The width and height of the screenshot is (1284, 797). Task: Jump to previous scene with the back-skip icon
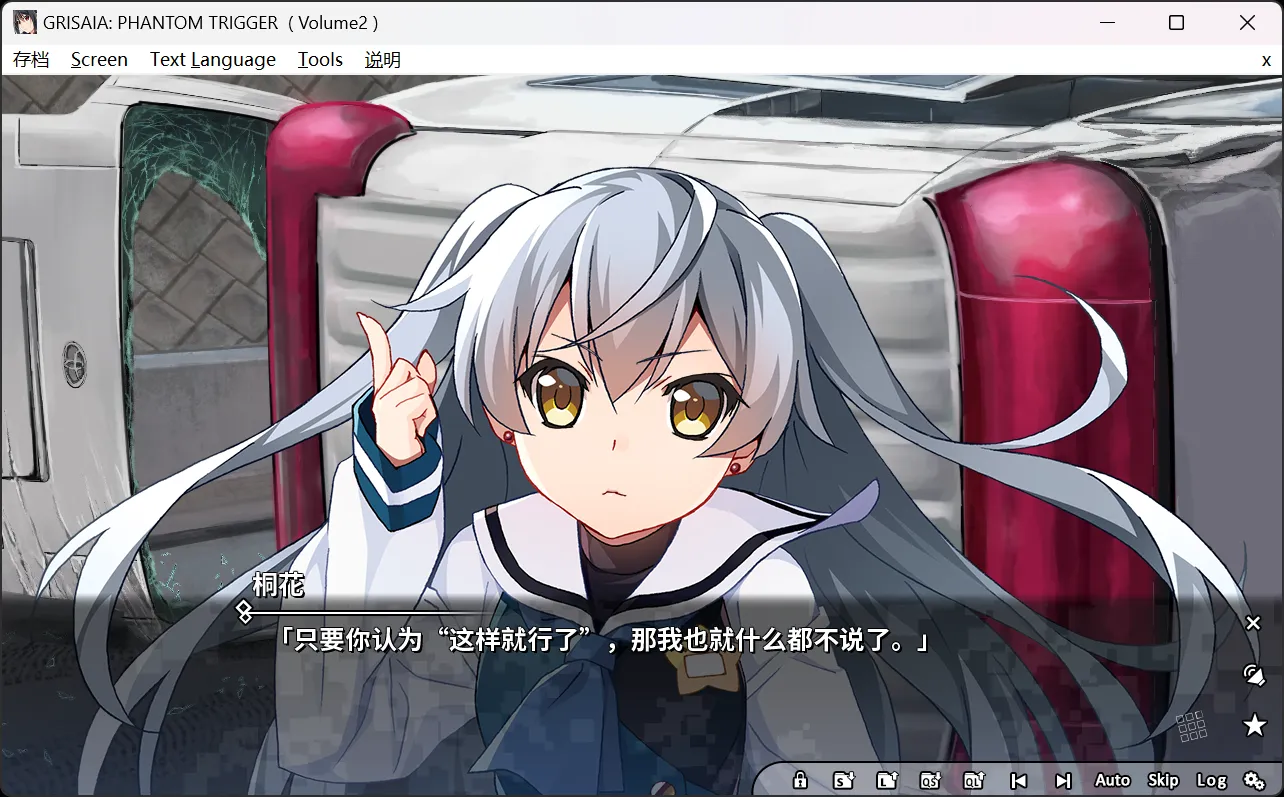tap(1019, 780)
